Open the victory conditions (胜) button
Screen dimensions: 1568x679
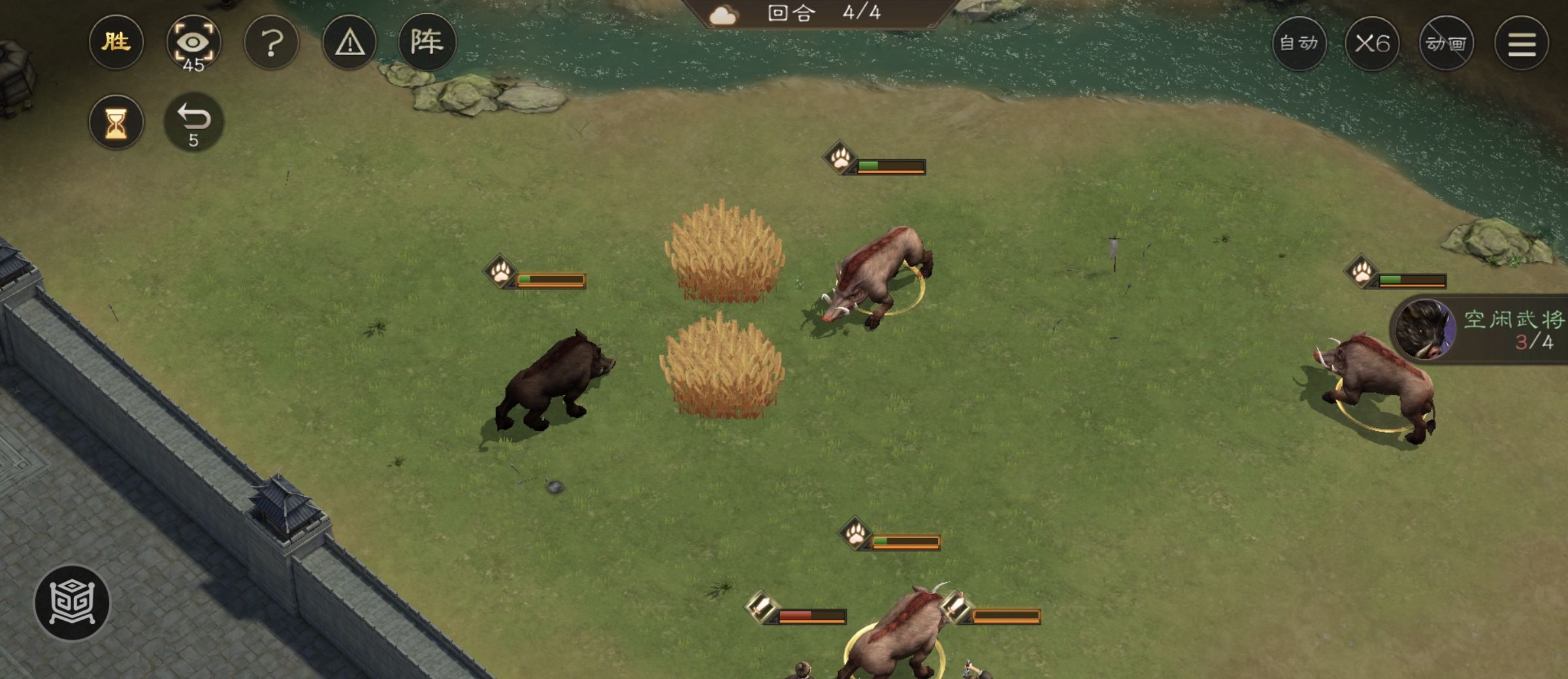click(116, 43)
